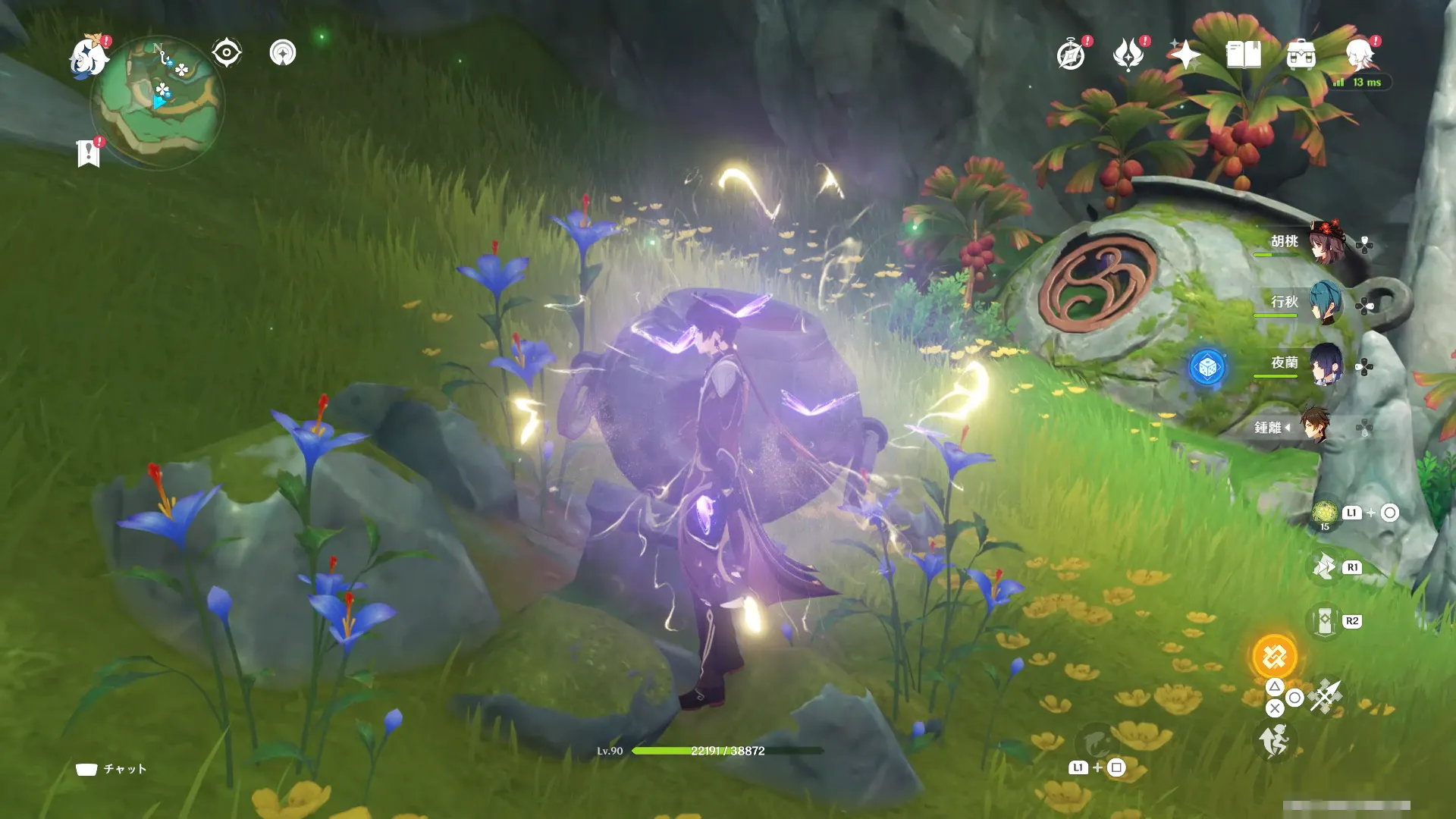The image size is (1456, 819).
Task: Activate Zhongli's elemental burst icon
Action: [x=1274, y=657]
